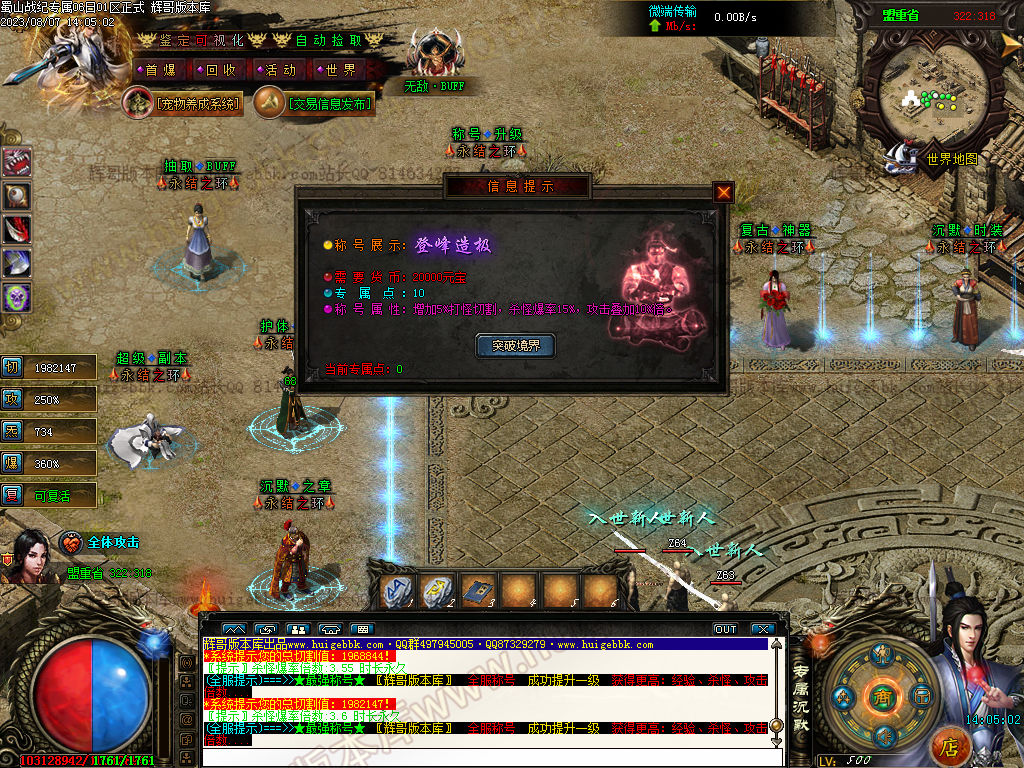Click the chat window OUT button

pyautogui.click(x=725, y=629)
